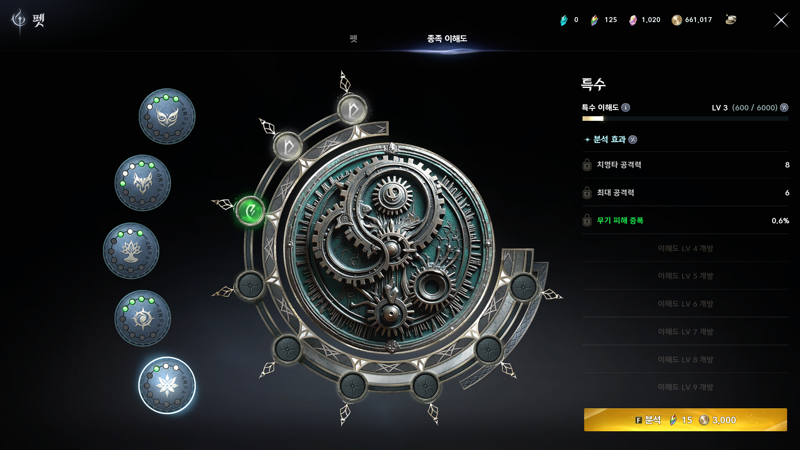The height and width of the screenshot is (450, 800).
Task: Switch to the 펫 tab
Action: pyautogui.click(x=353, y=39)
